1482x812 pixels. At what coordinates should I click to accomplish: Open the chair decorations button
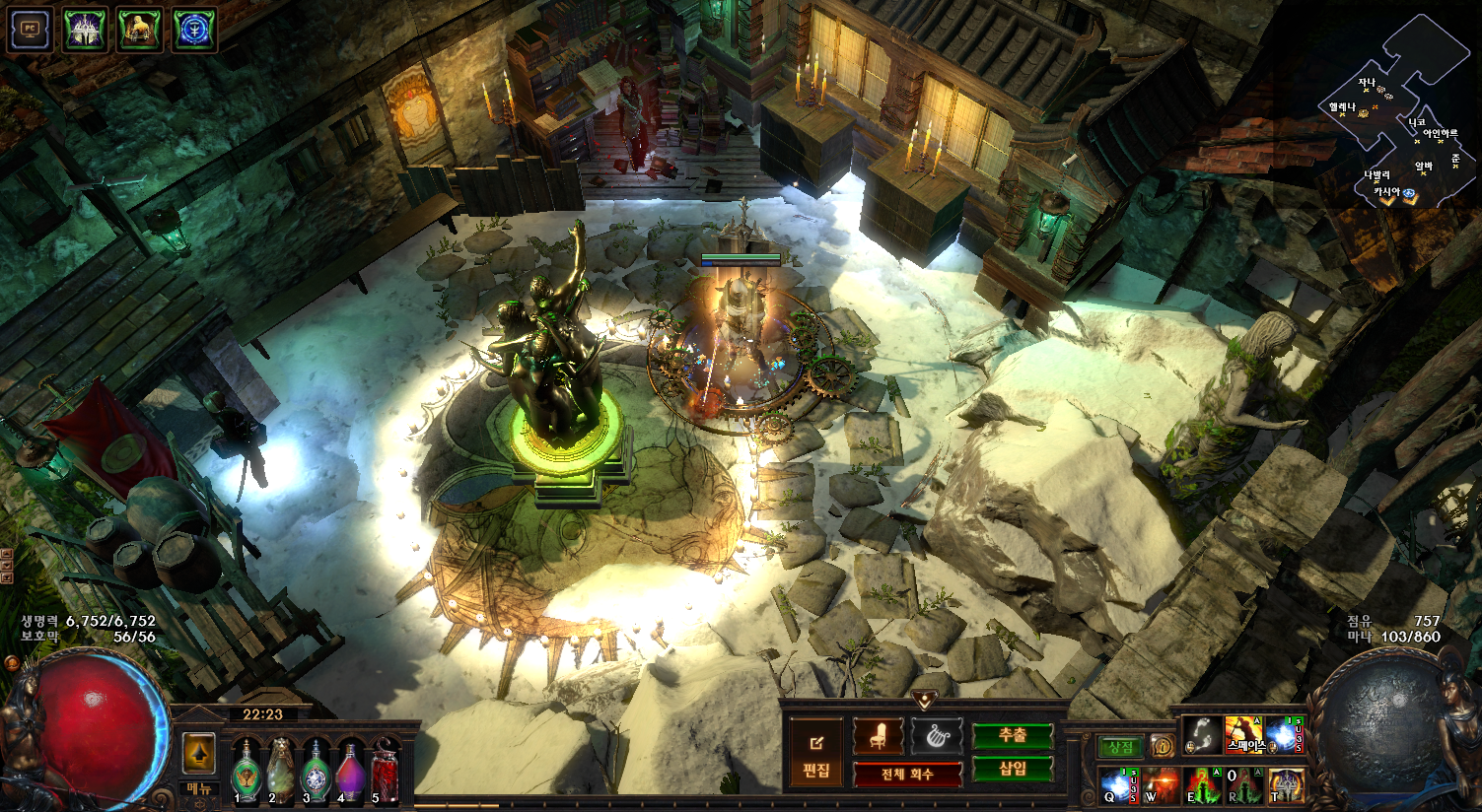(878, 736)
